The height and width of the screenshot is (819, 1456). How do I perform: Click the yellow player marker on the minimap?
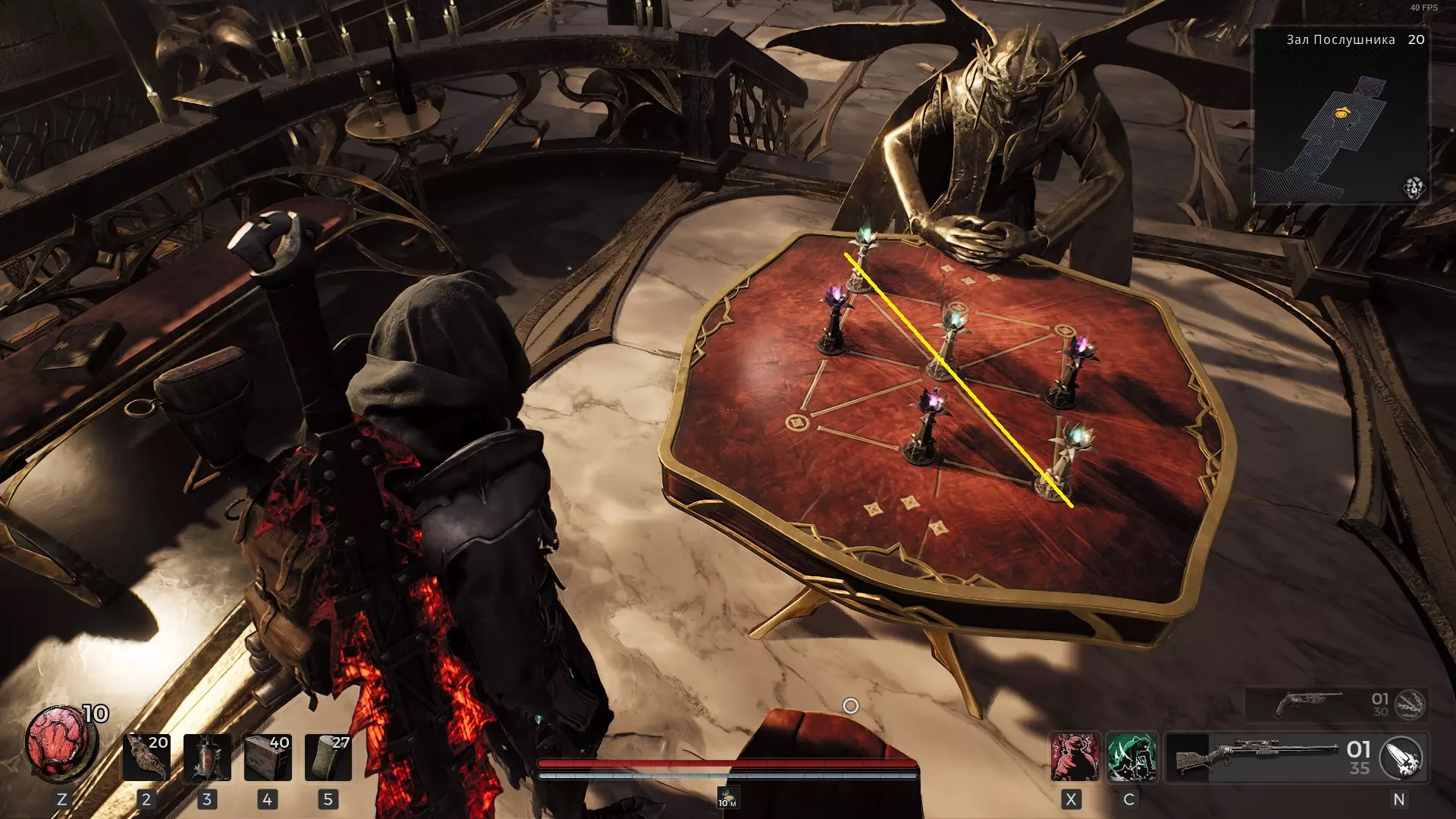pos(1341,113)
